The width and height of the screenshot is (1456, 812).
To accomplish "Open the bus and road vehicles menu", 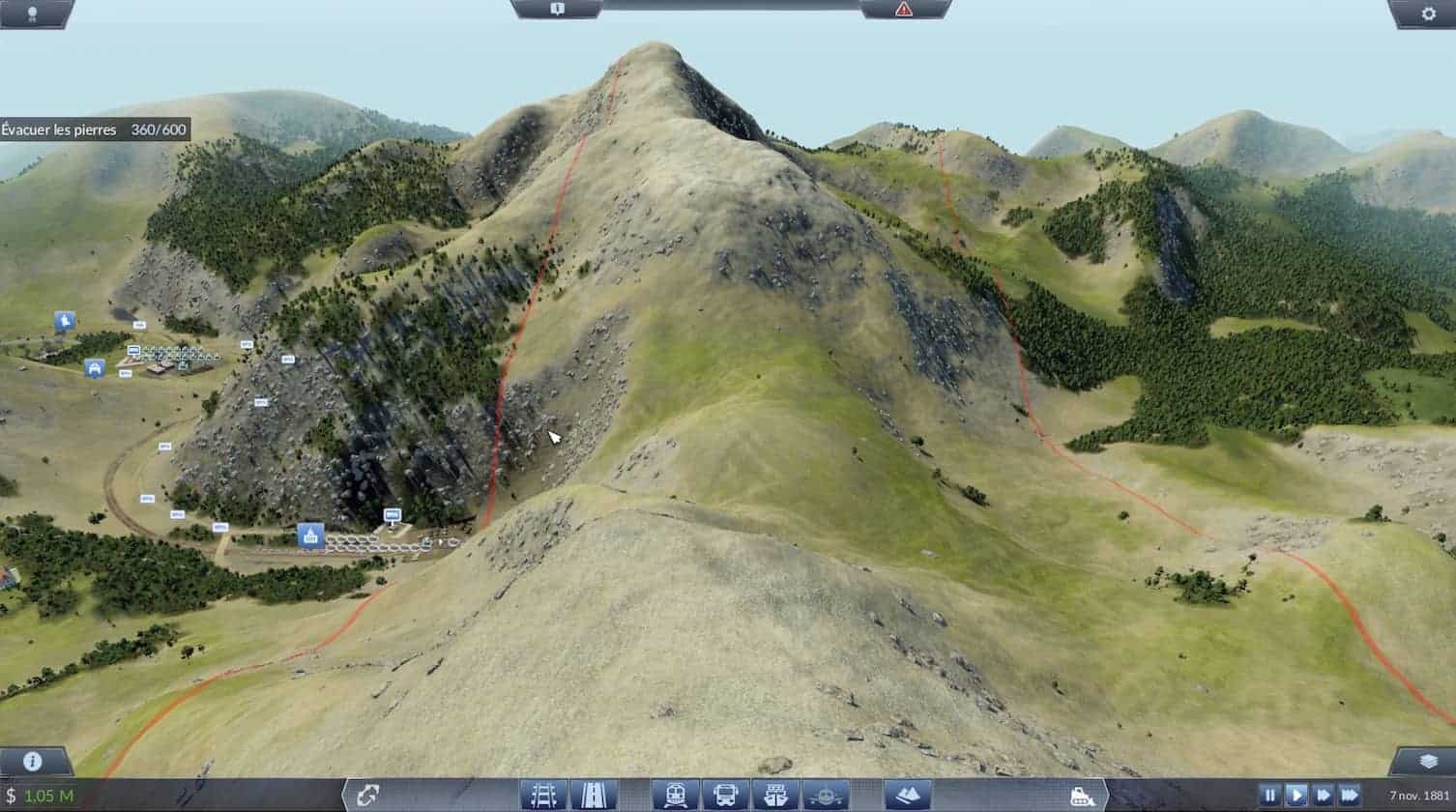I will click(725, 796).
